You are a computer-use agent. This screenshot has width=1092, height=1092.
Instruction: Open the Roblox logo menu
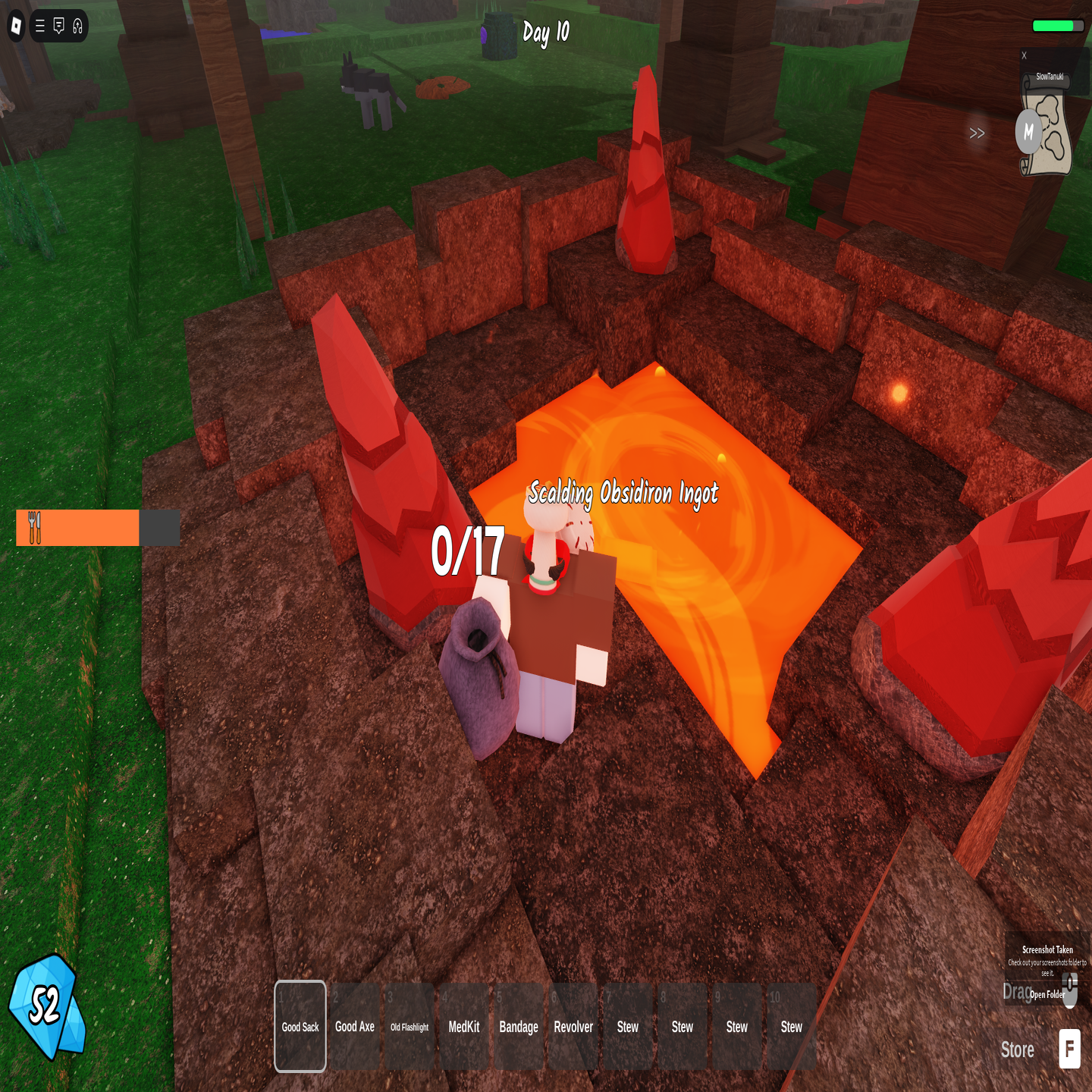coord(16,27)
